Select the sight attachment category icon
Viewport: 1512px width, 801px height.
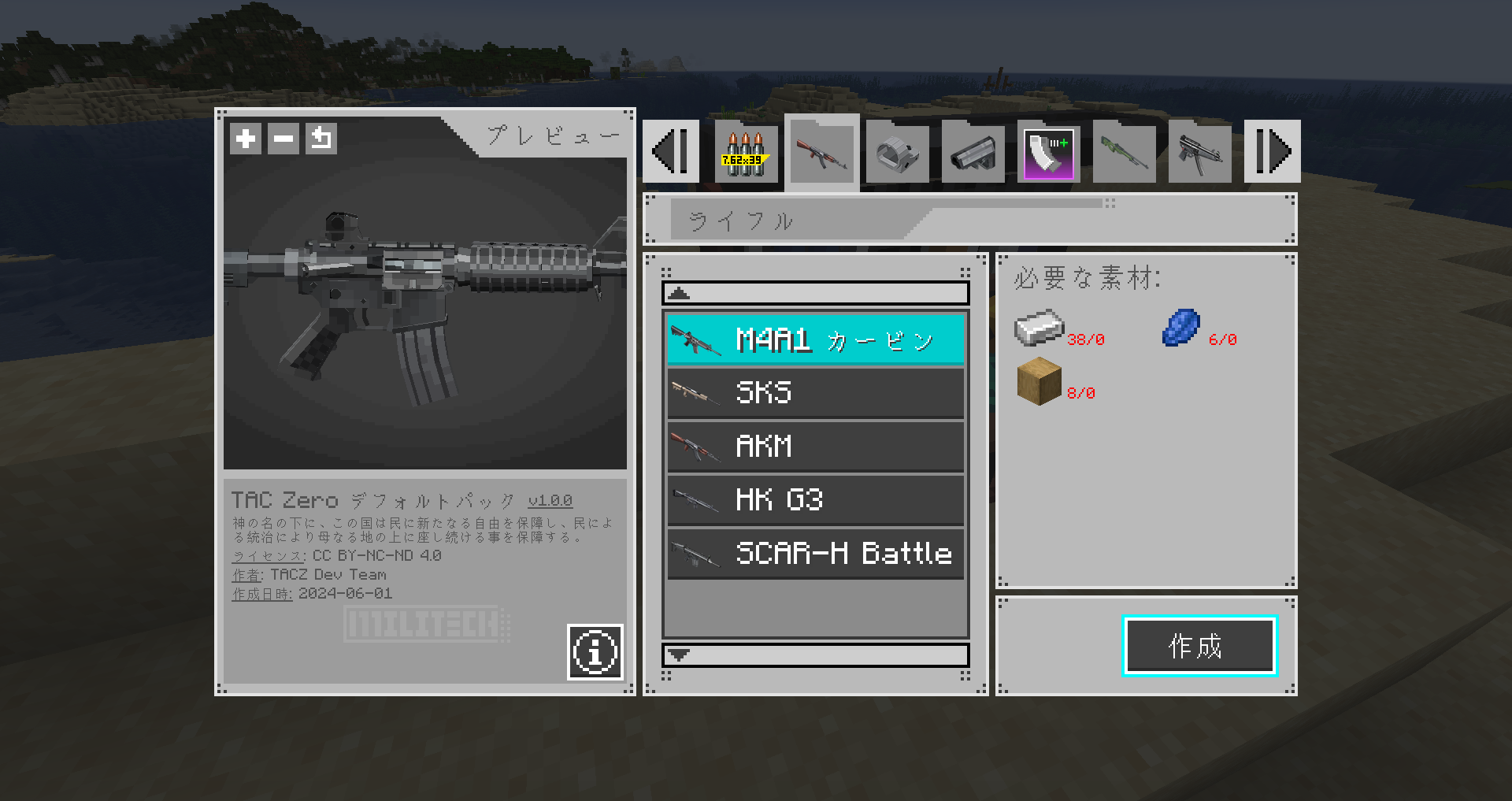click(x=897, y=151)
